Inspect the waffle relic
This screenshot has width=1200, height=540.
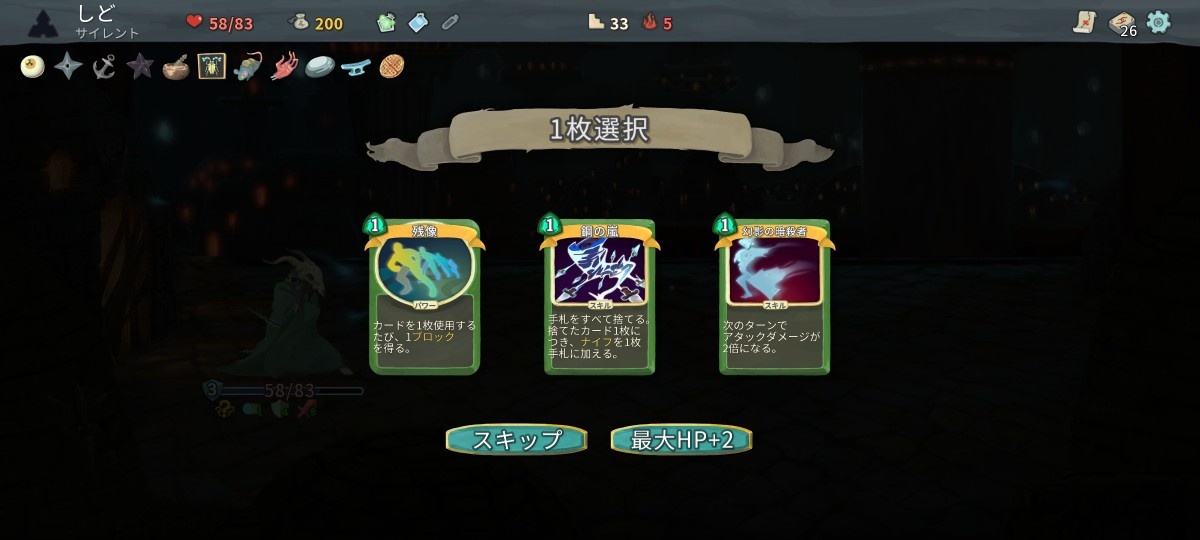(x=392, y=67)
